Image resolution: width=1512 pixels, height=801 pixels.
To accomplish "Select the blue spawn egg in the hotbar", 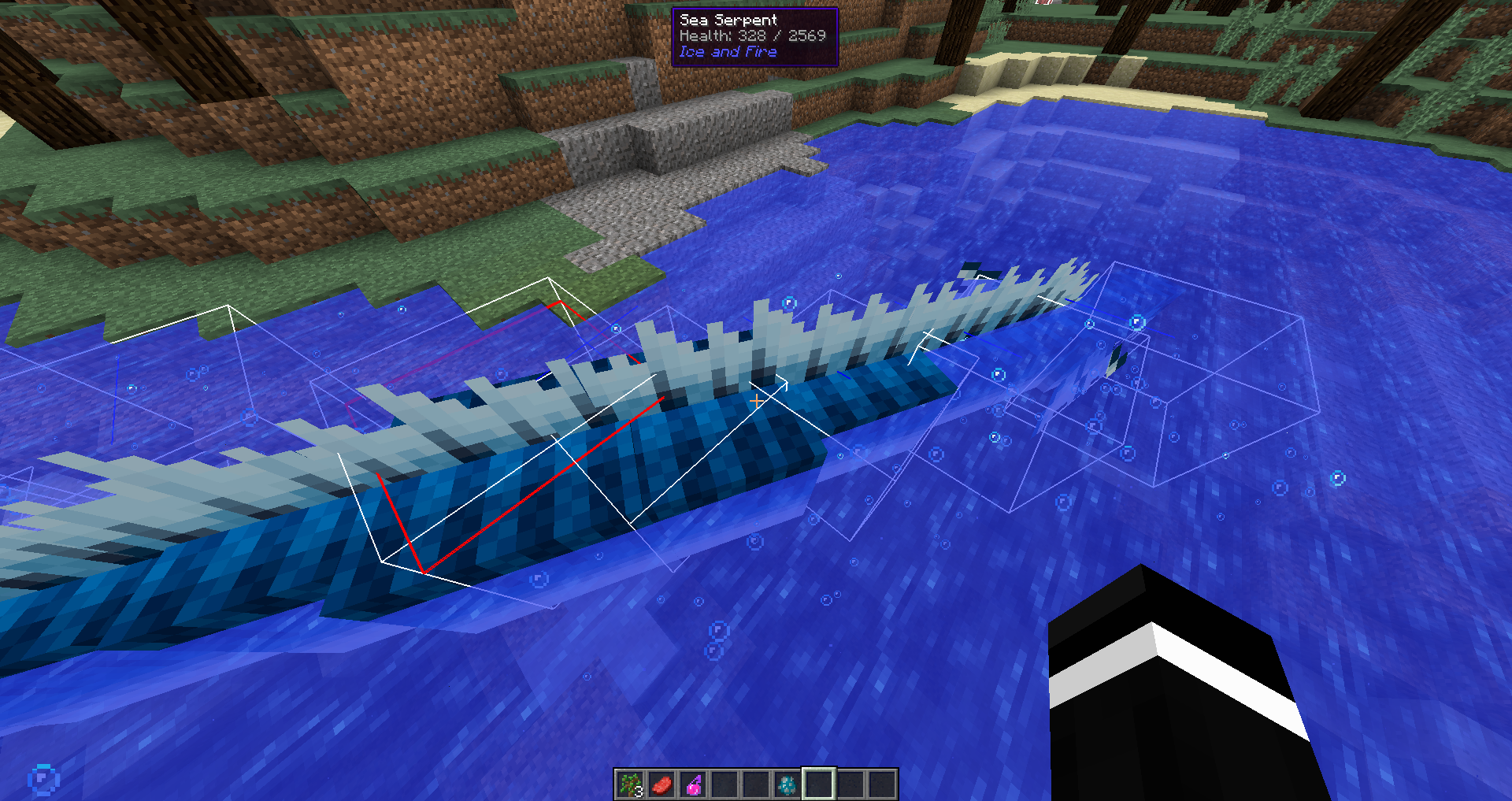I will click(788, 785).
